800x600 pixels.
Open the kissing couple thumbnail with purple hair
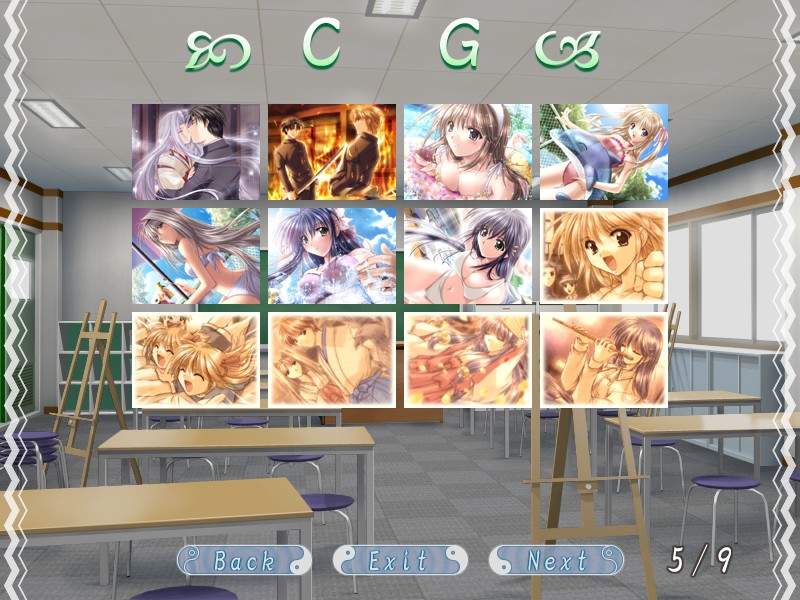click(196, 151)
